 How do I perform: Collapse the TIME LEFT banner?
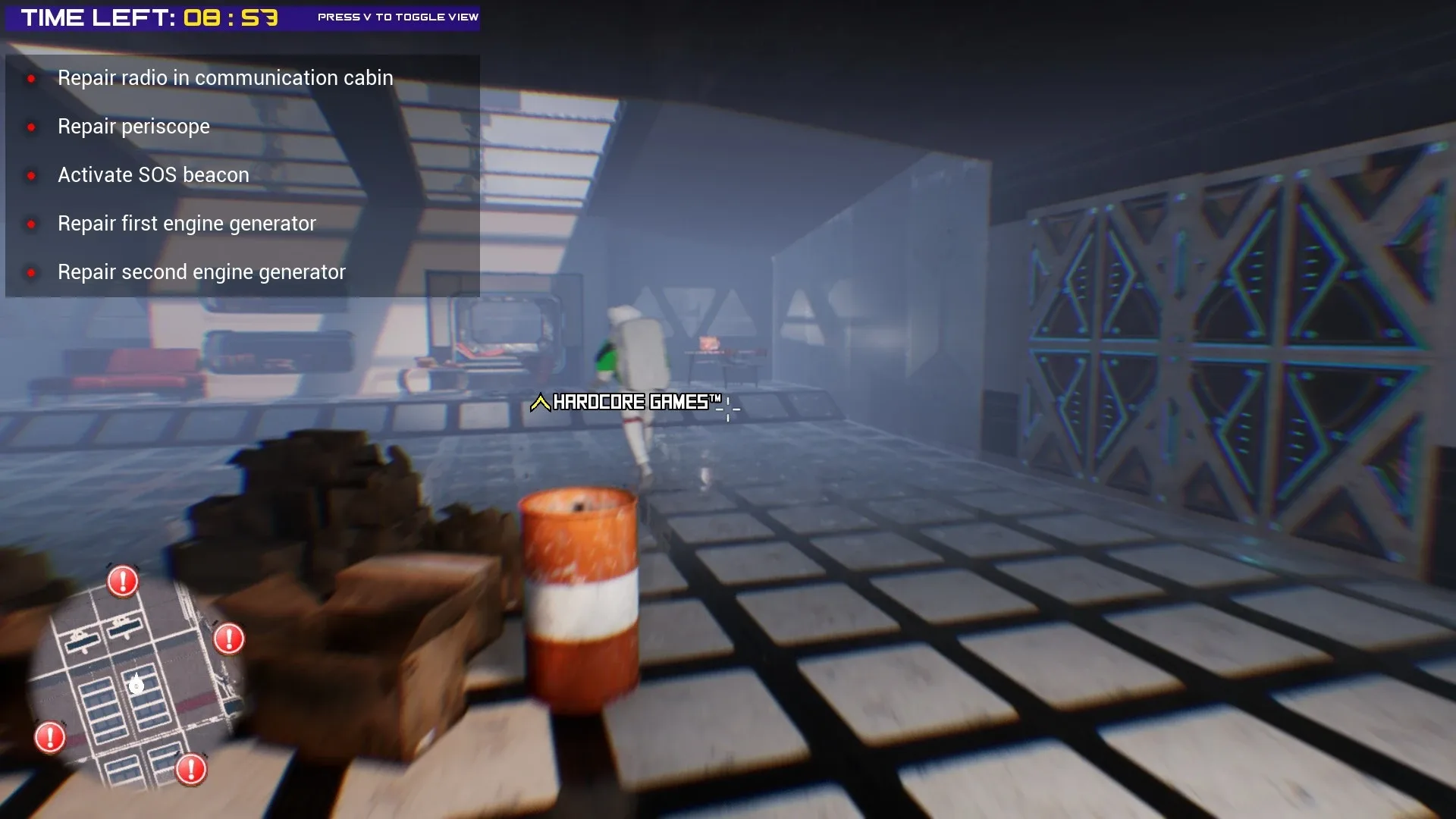pyautogui.click(x=144, y=17)
